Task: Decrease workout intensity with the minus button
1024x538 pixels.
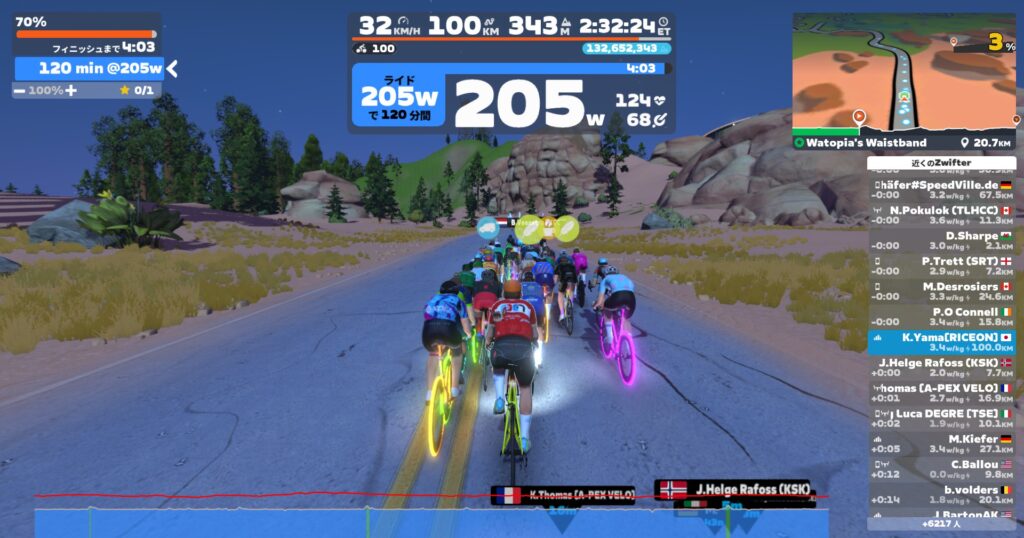Action: 20,90
